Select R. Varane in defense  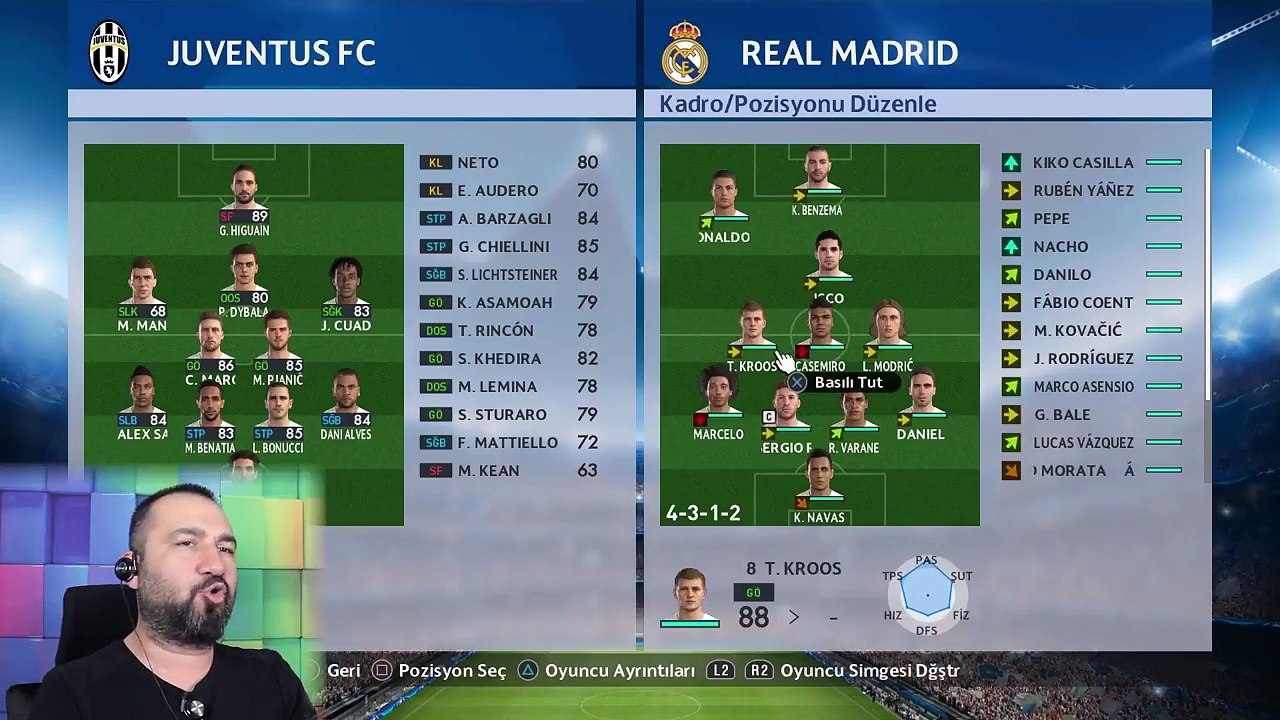coord(853,412)
